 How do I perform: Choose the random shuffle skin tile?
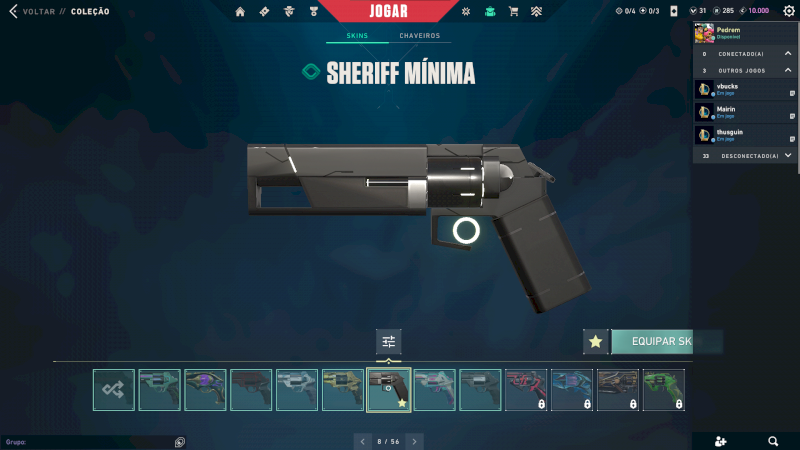click(x=113, y=390)
